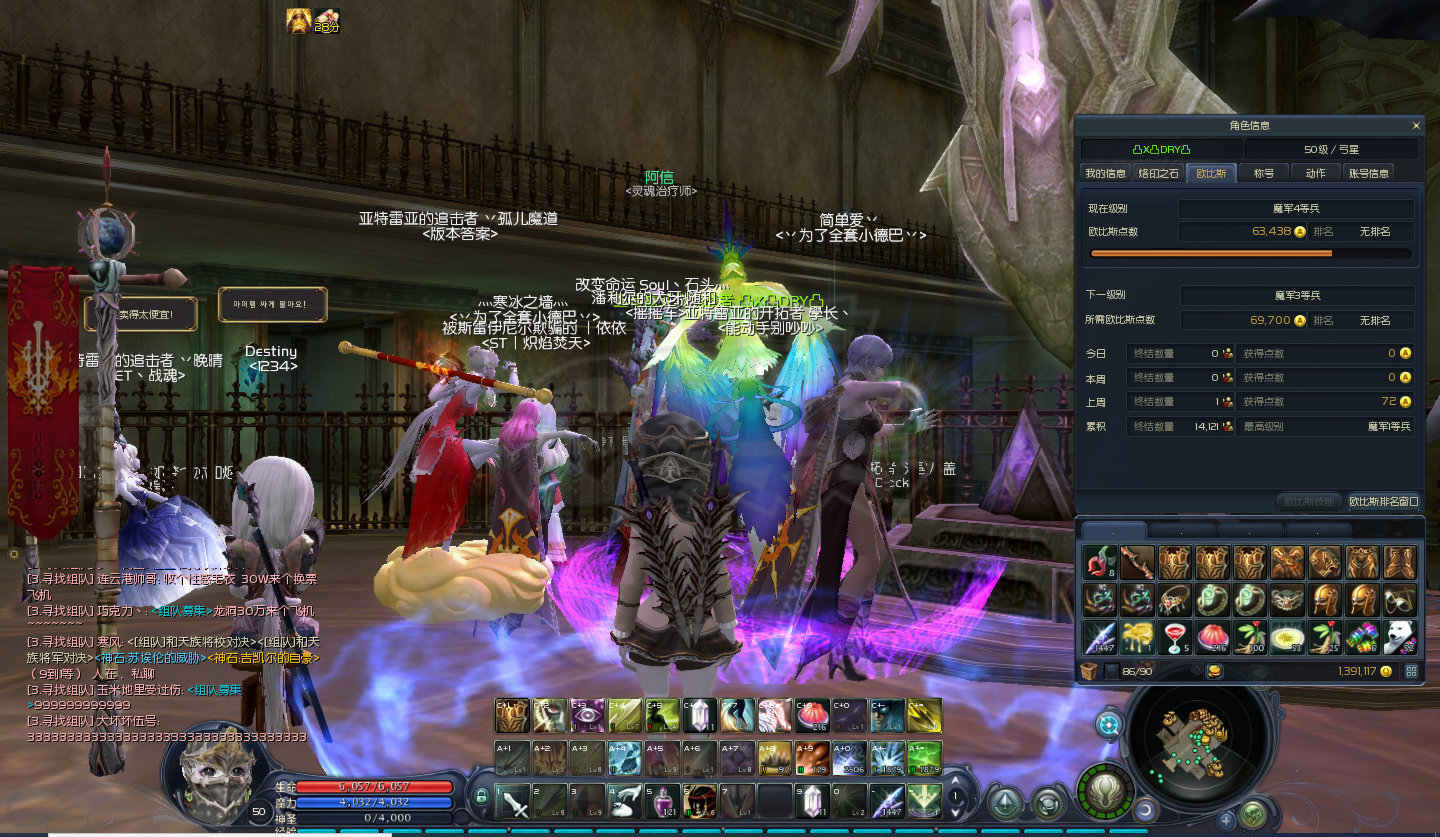Switch to the 我的信息 tab
1440x837 pixels.
click(1106, 173)
